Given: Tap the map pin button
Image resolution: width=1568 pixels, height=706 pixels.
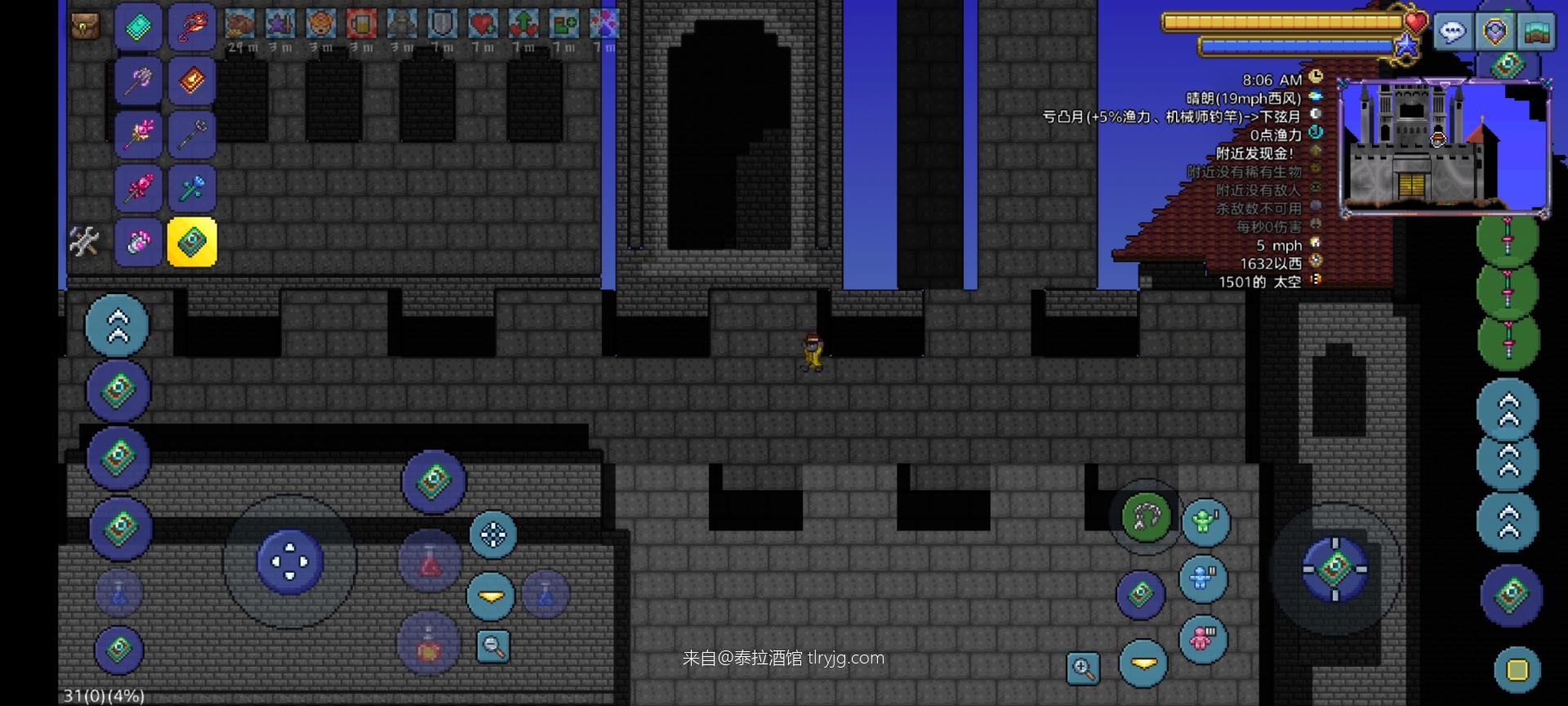Looking at the screenshot, I should [1495, 33].
